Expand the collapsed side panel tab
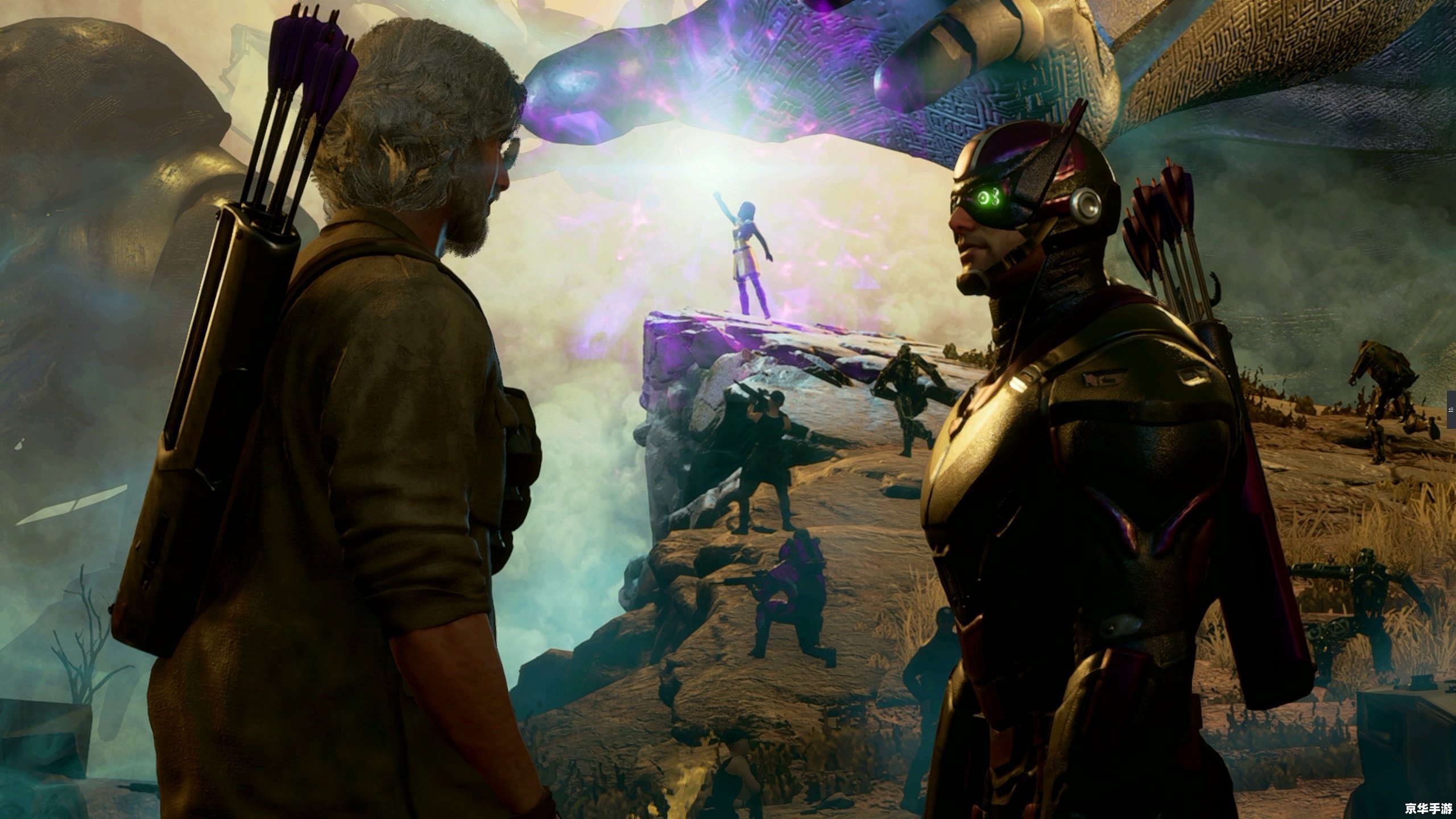Image resolution: width=1456 pixels, height=819 pixels. coord(1451,409)
